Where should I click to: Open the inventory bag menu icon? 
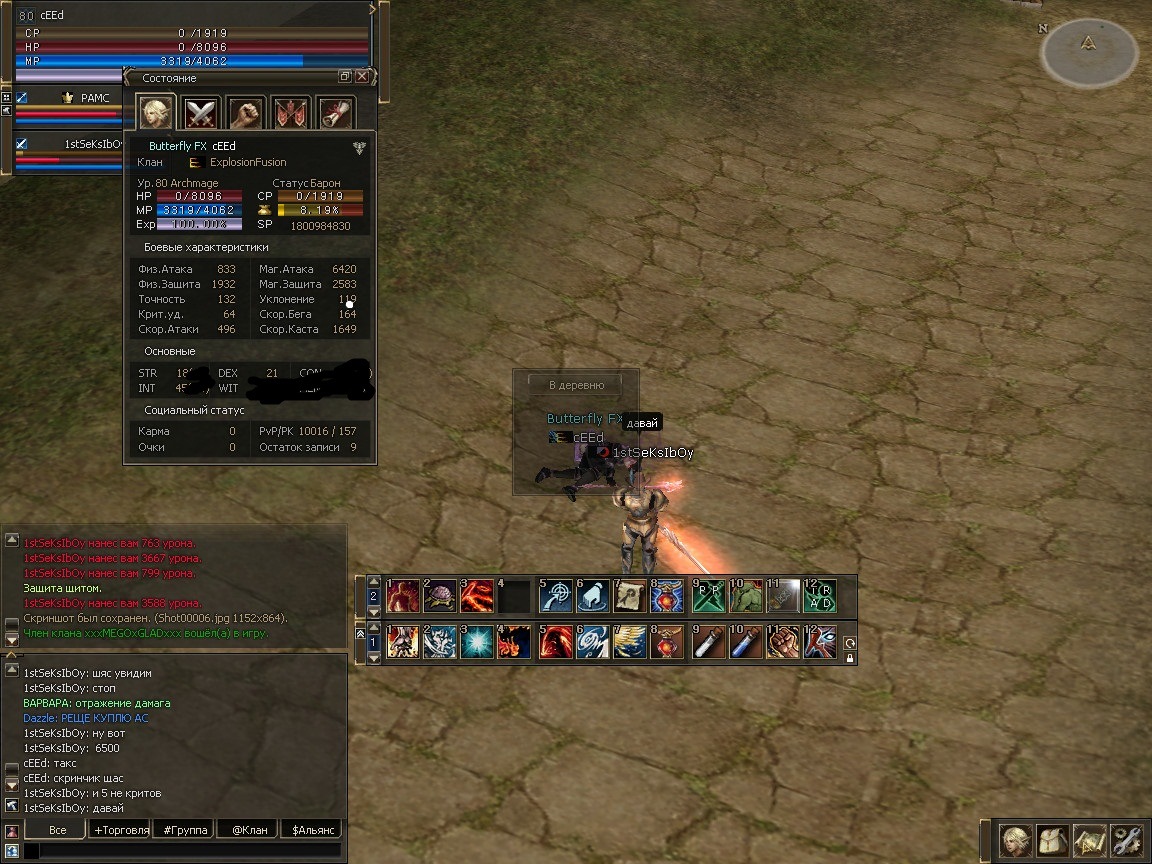point(1053,841)
